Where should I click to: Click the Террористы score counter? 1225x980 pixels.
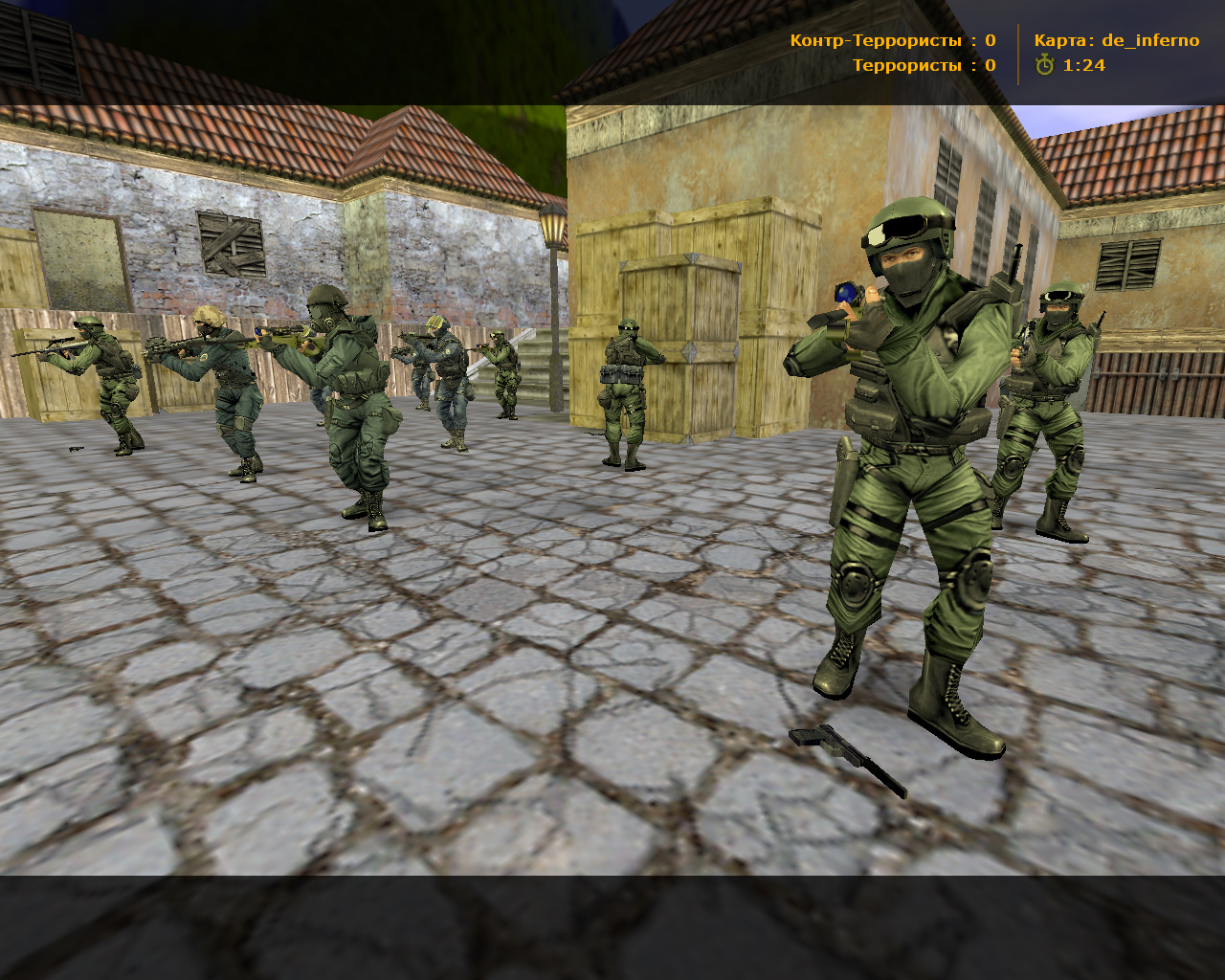point(924,65)
